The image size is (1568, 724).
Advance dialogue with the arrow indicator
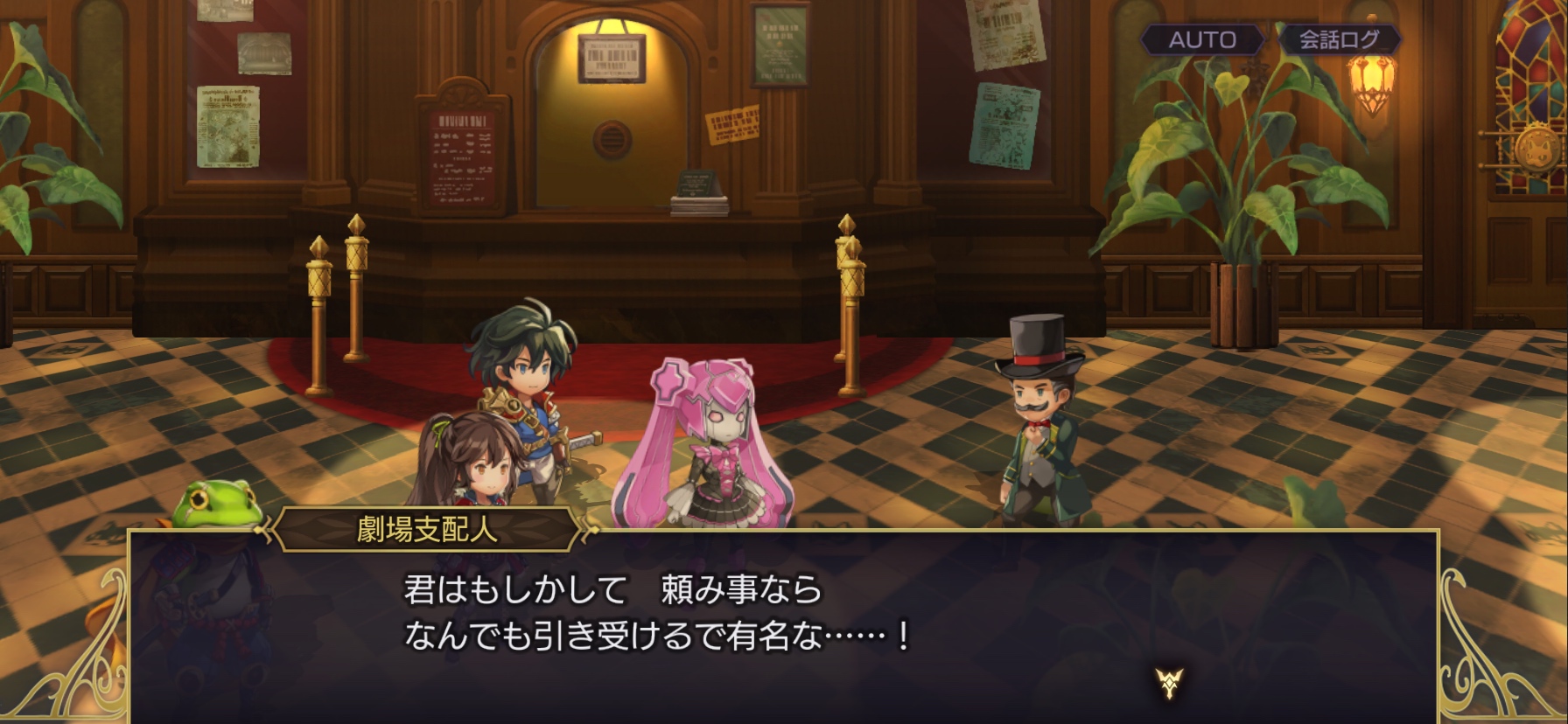click(1169, 682)
